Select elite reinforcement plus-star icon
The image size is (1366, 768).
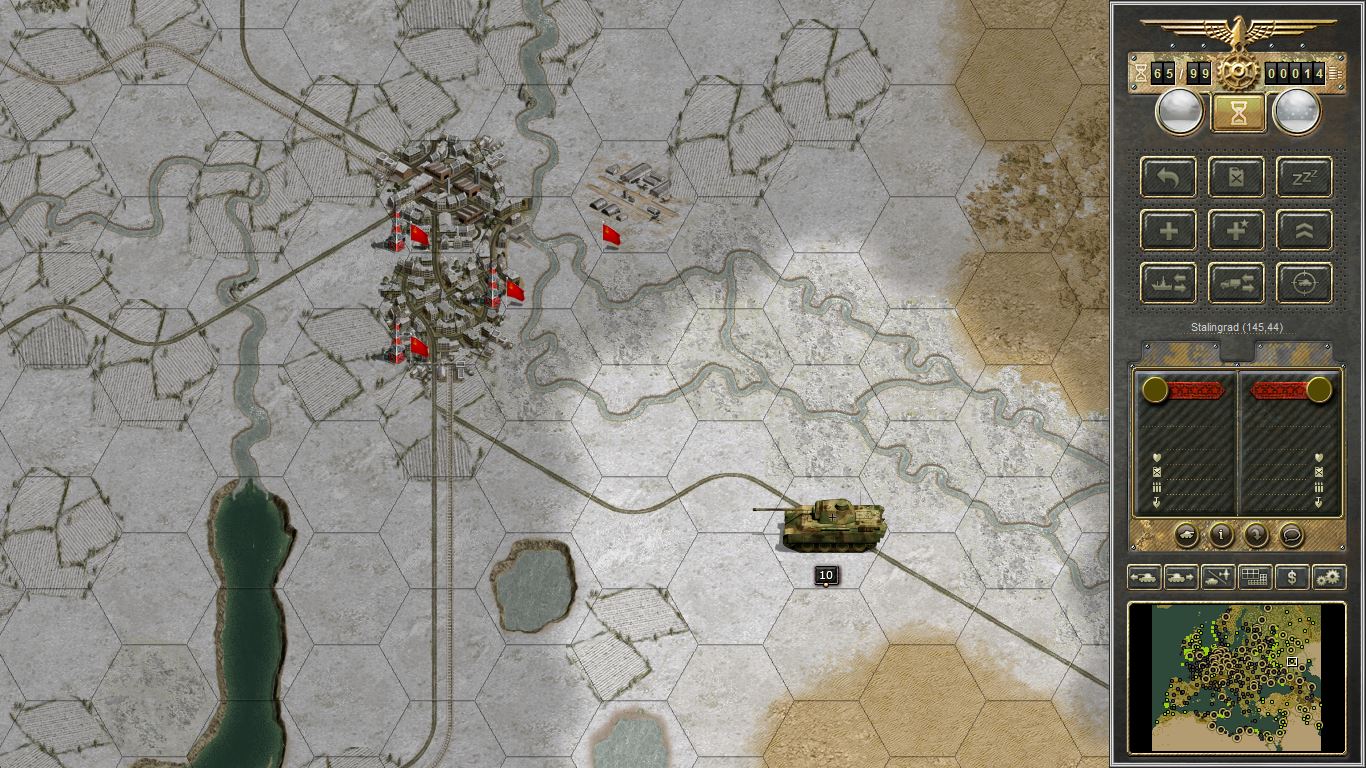[1236, 230]
